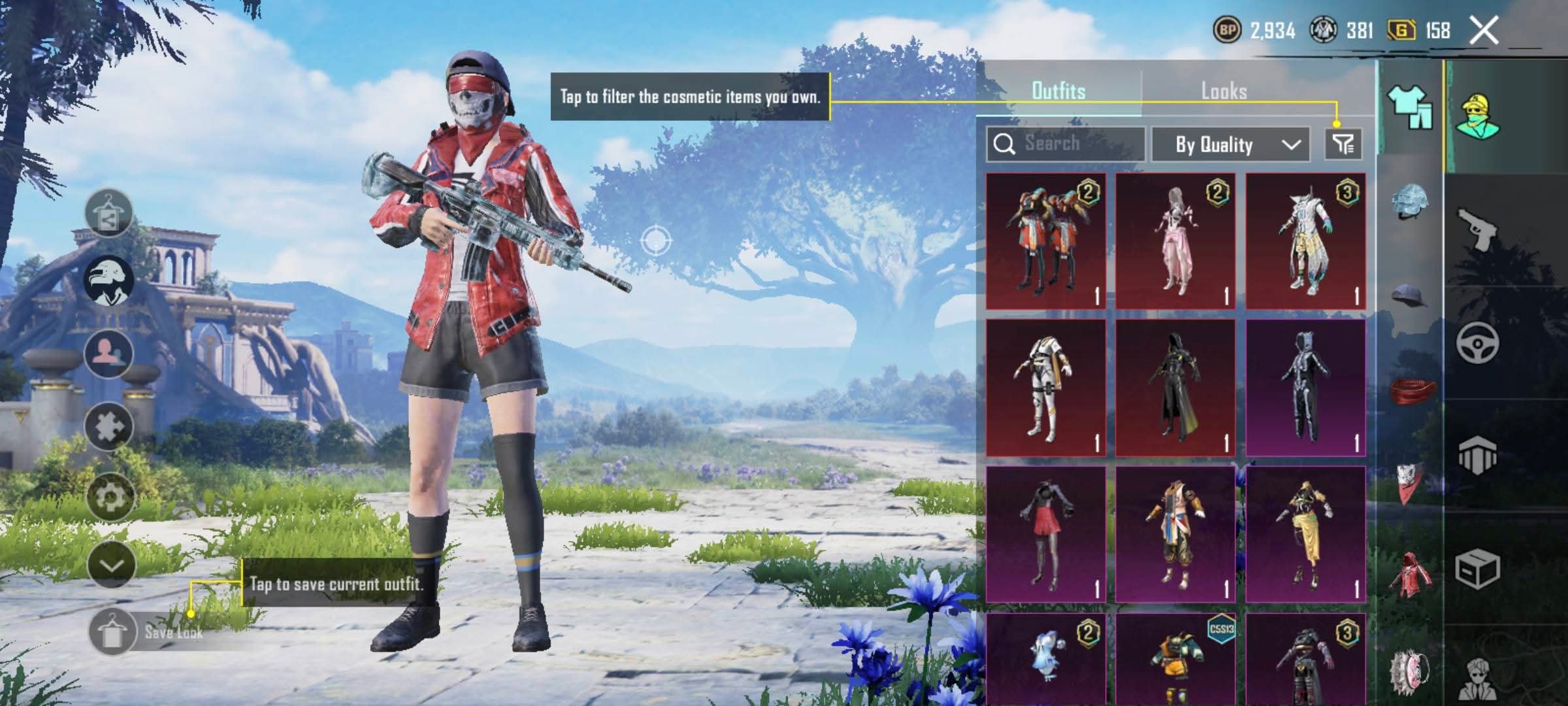Select the pink dress outfit

1175,241
